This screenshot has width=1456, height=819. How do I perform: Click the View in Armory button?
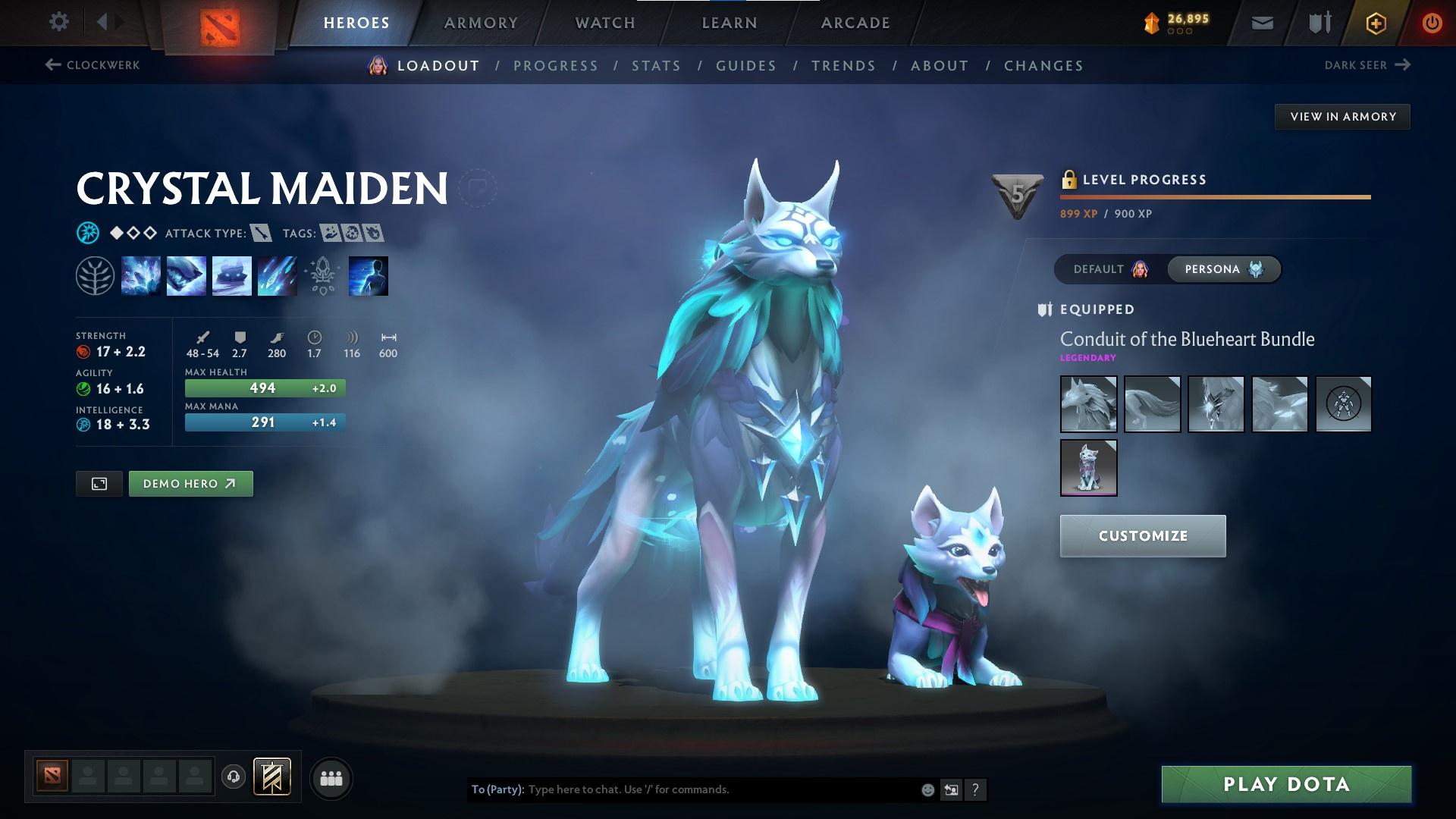[x=1342, y=117]
